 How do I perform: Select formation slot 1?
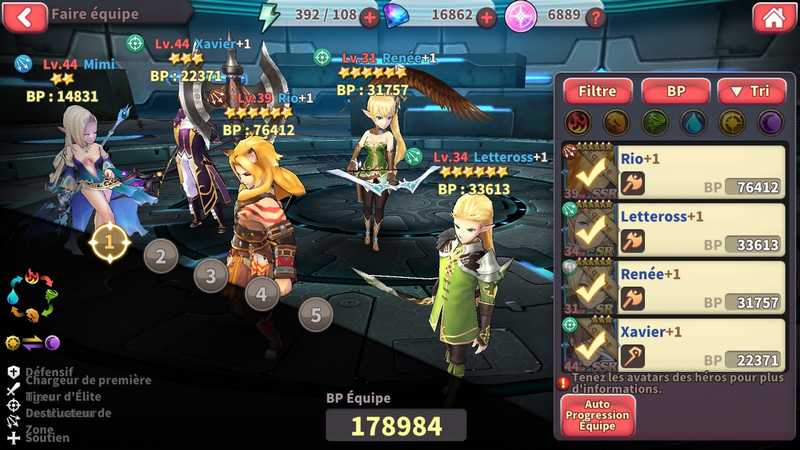click(110, 240)
